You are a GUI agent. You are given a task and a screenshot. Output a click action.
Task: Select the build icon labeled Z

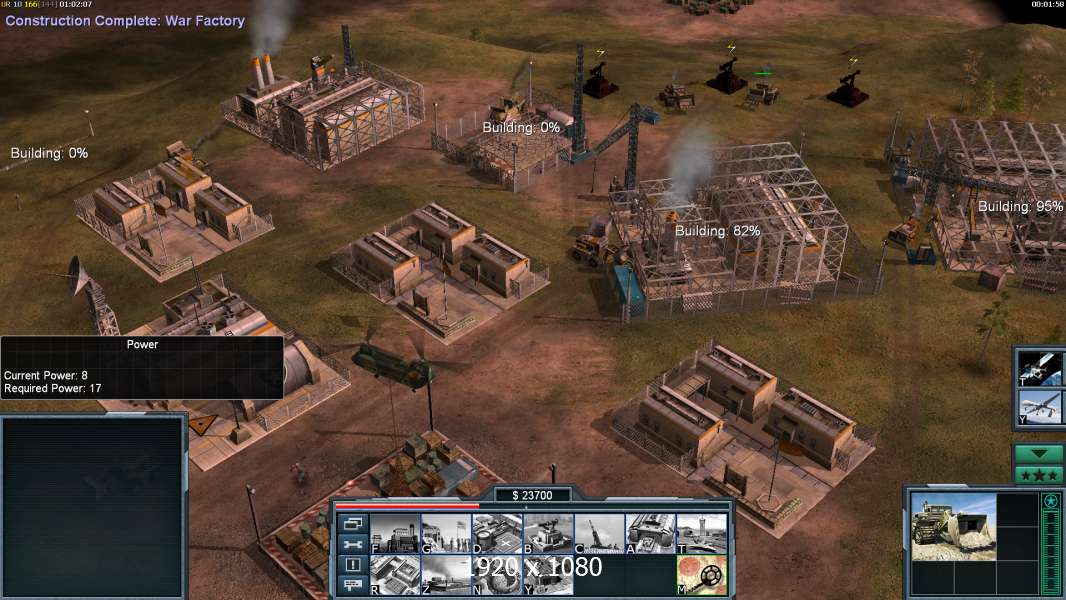tap(446, 575)
